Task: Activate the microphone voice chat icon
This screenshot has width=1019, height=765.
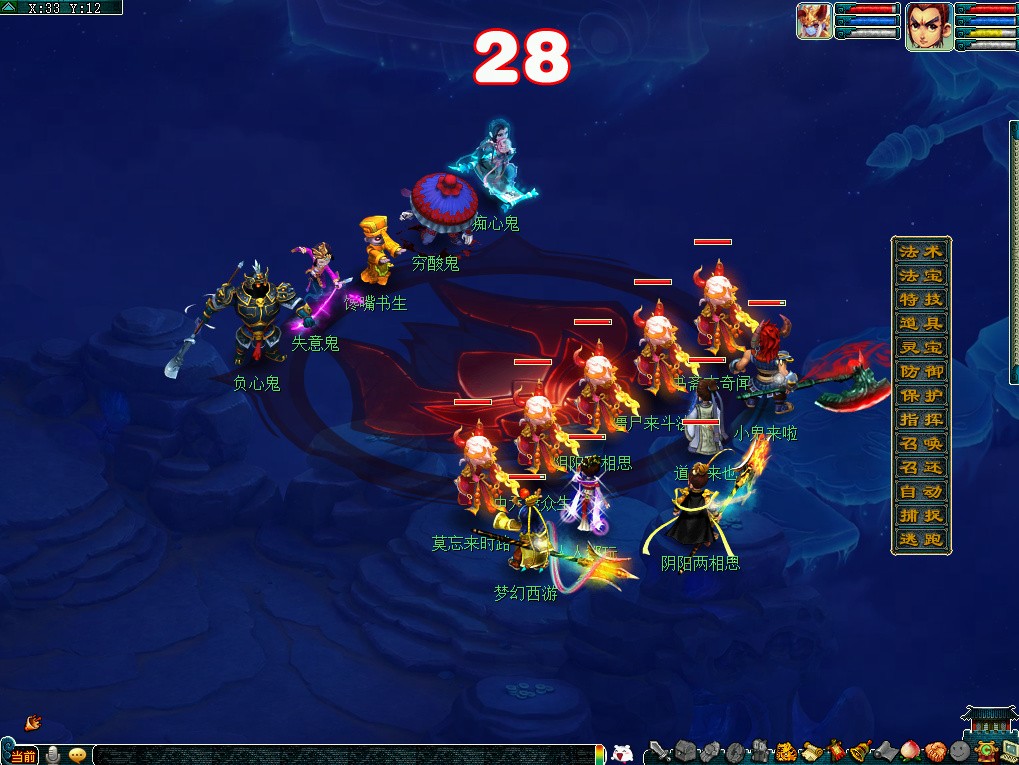Action: point(53,755)
